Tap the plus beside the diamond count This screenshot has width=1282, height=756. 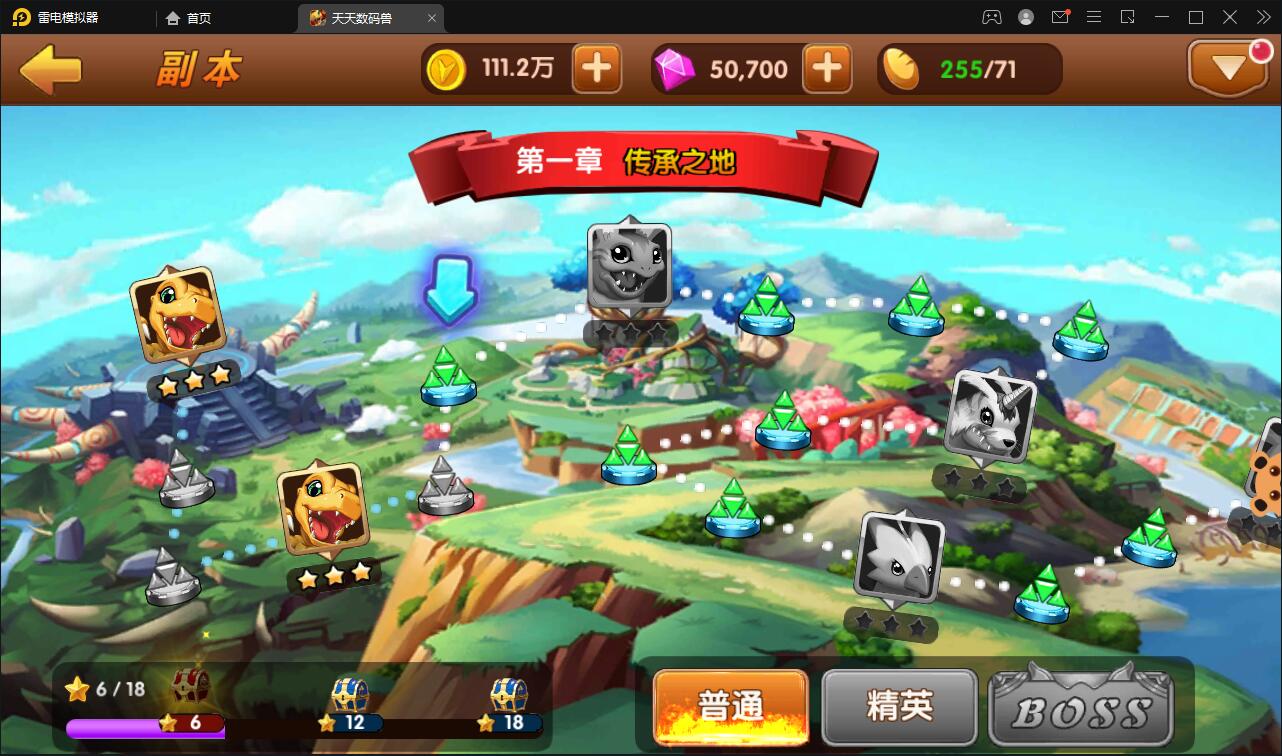[x=827, y=68]
